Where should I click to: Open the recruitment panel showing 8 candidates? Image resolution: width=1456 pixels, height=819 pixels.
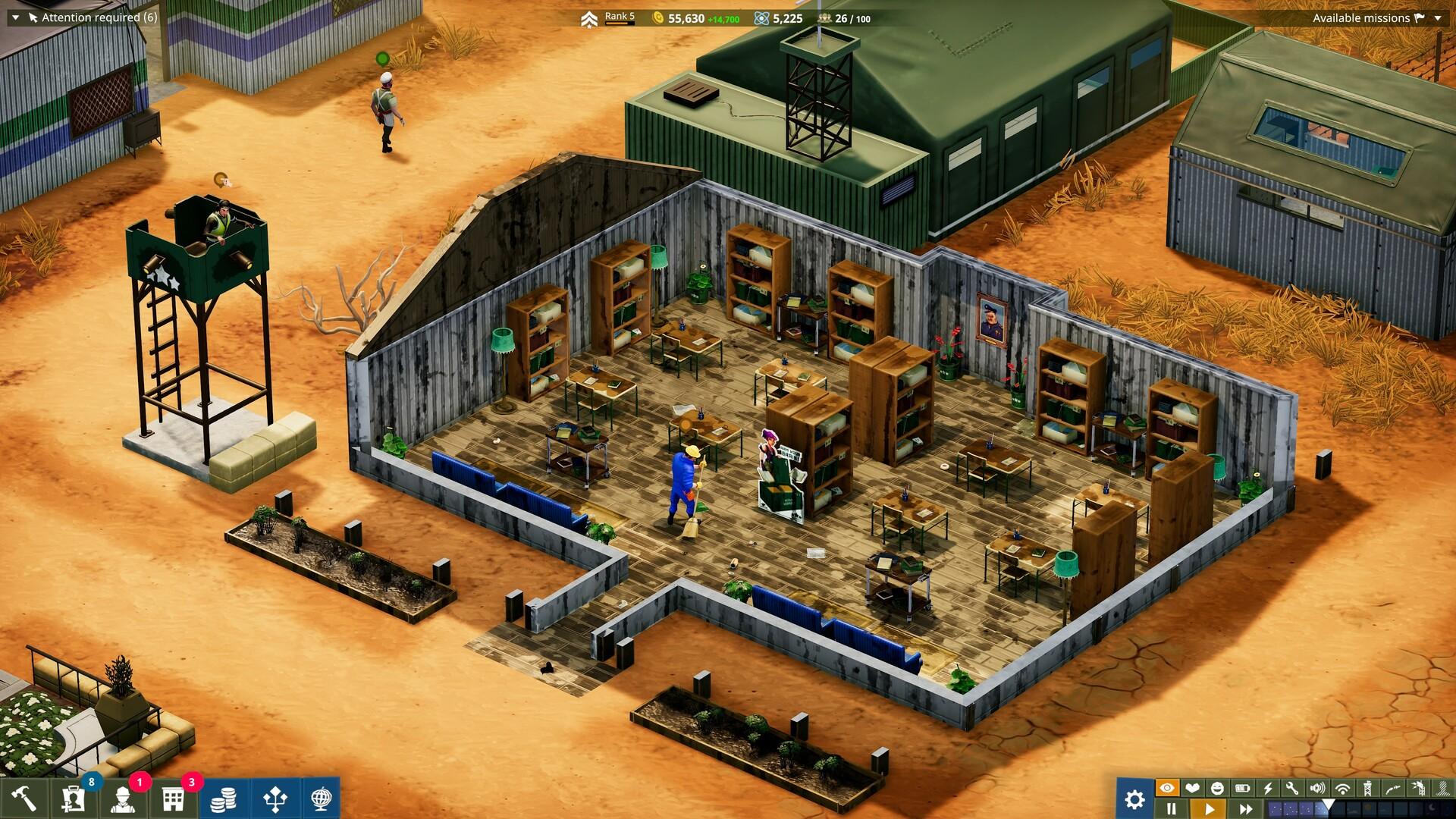(74, 801)
